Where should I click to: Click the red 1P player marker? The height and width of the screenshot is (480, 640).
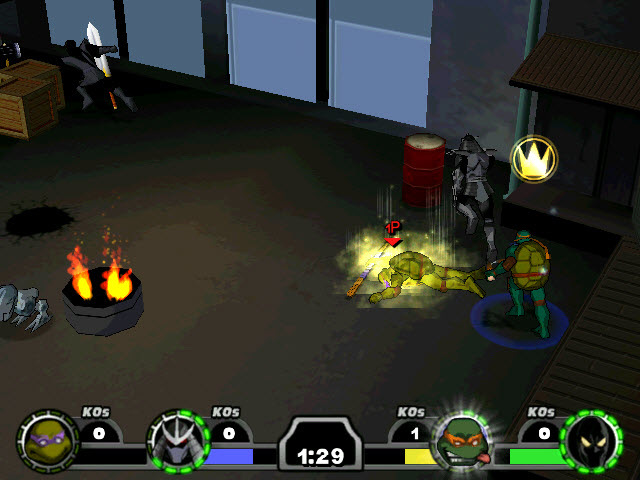click(x=393, y=232)
